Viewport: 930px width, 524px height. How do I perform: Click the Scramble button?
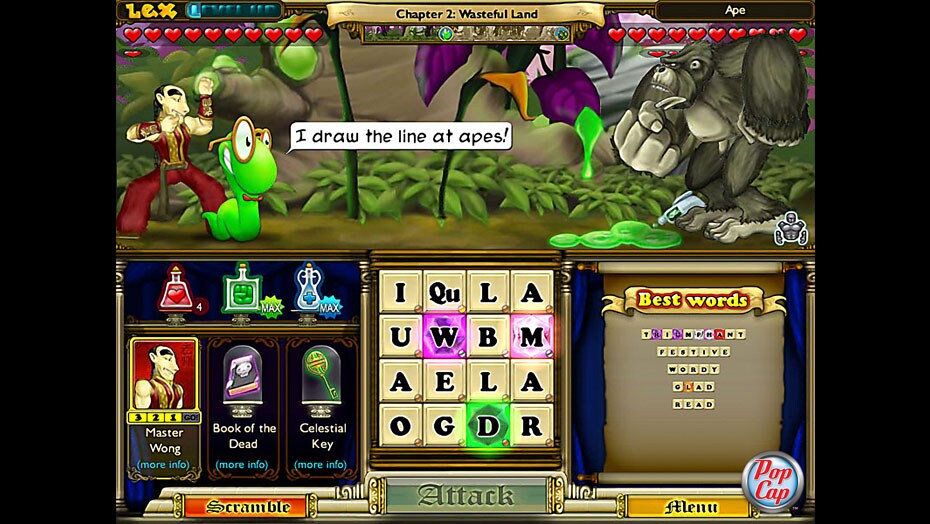pyautogui.click(x=248, y=507)
